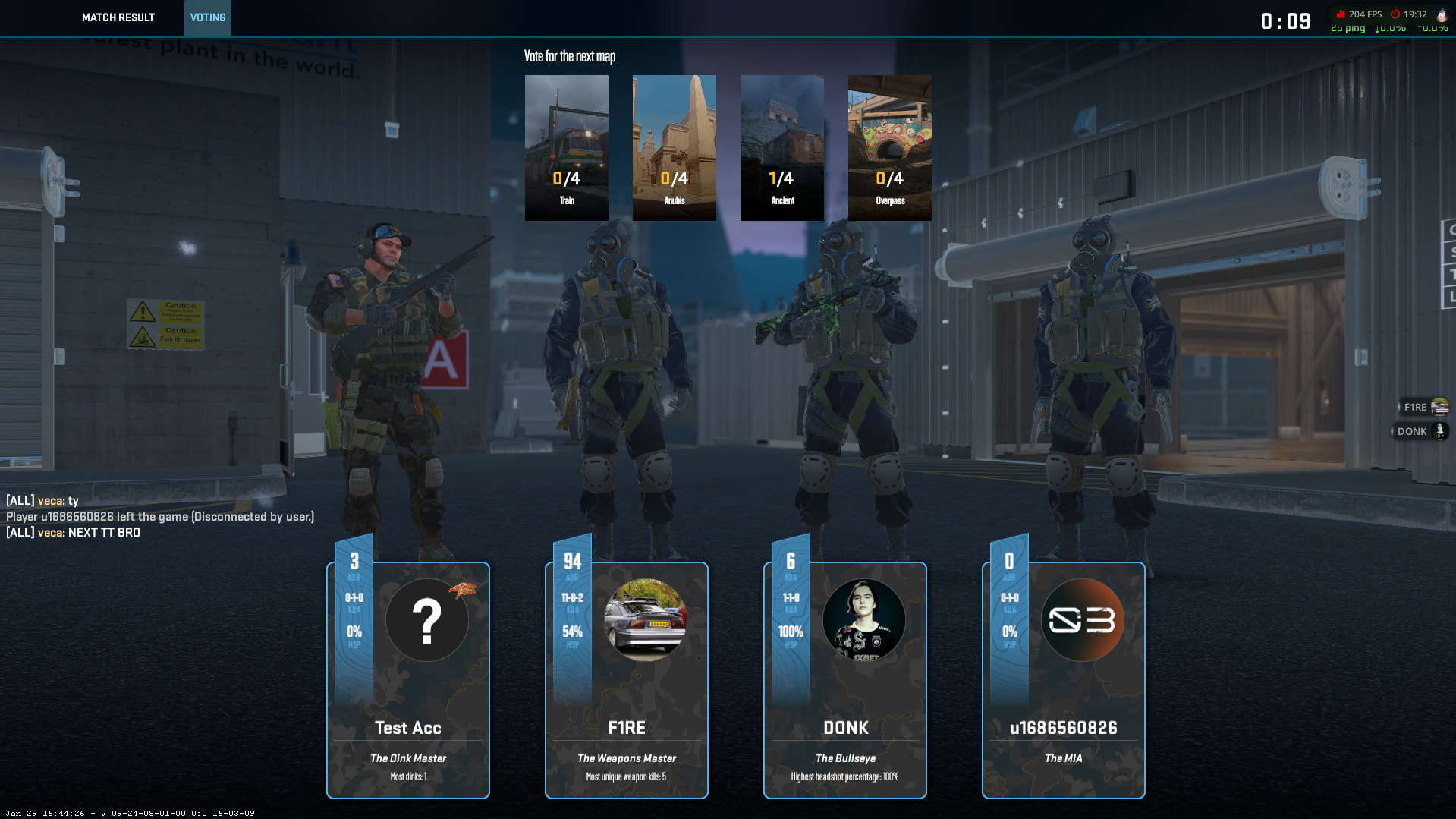The height and width of the screenshot is (819, 1456).
Task: Click DONK's Bullseye player card
Action: [845, 680]
